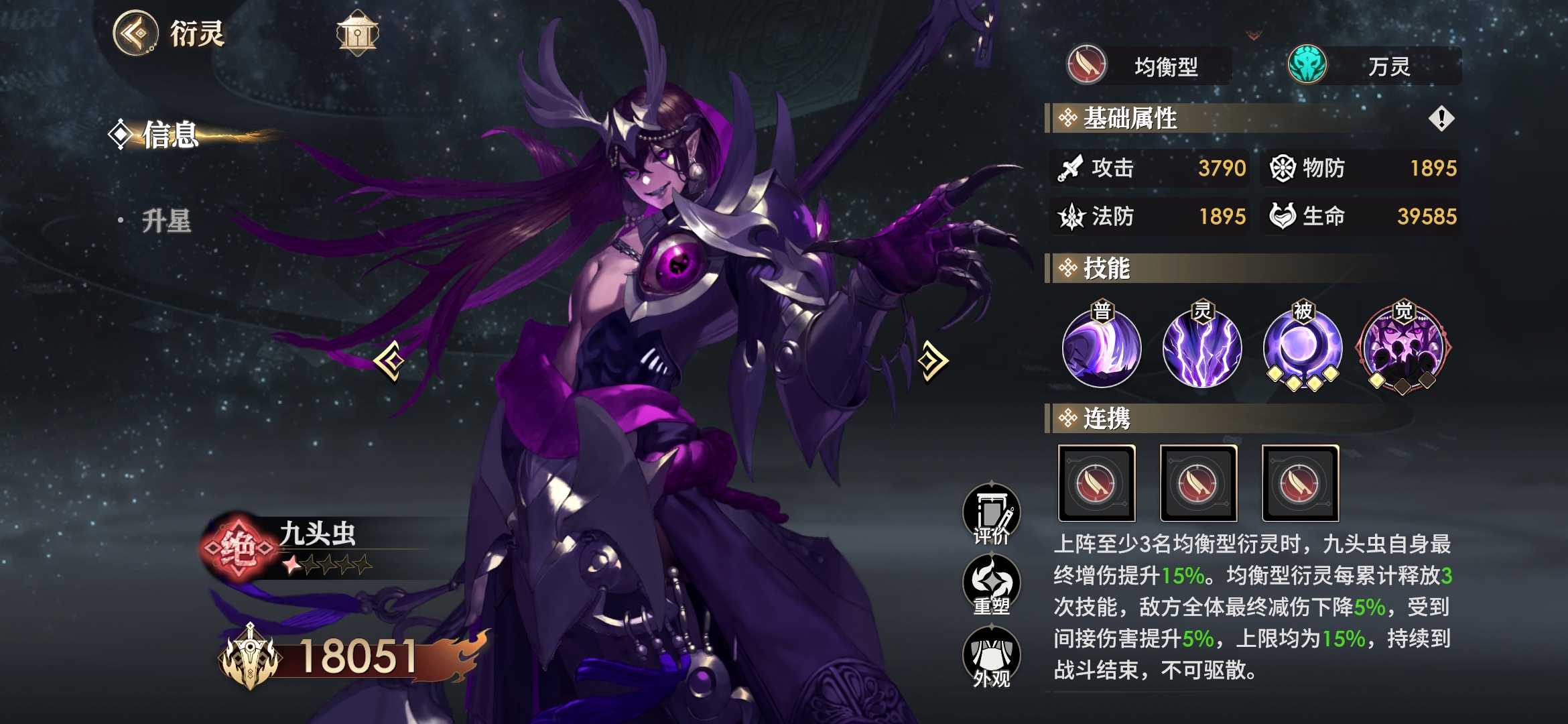Open the 重塑 reshape button
The image size is (1568, 724).
(991, 586)
